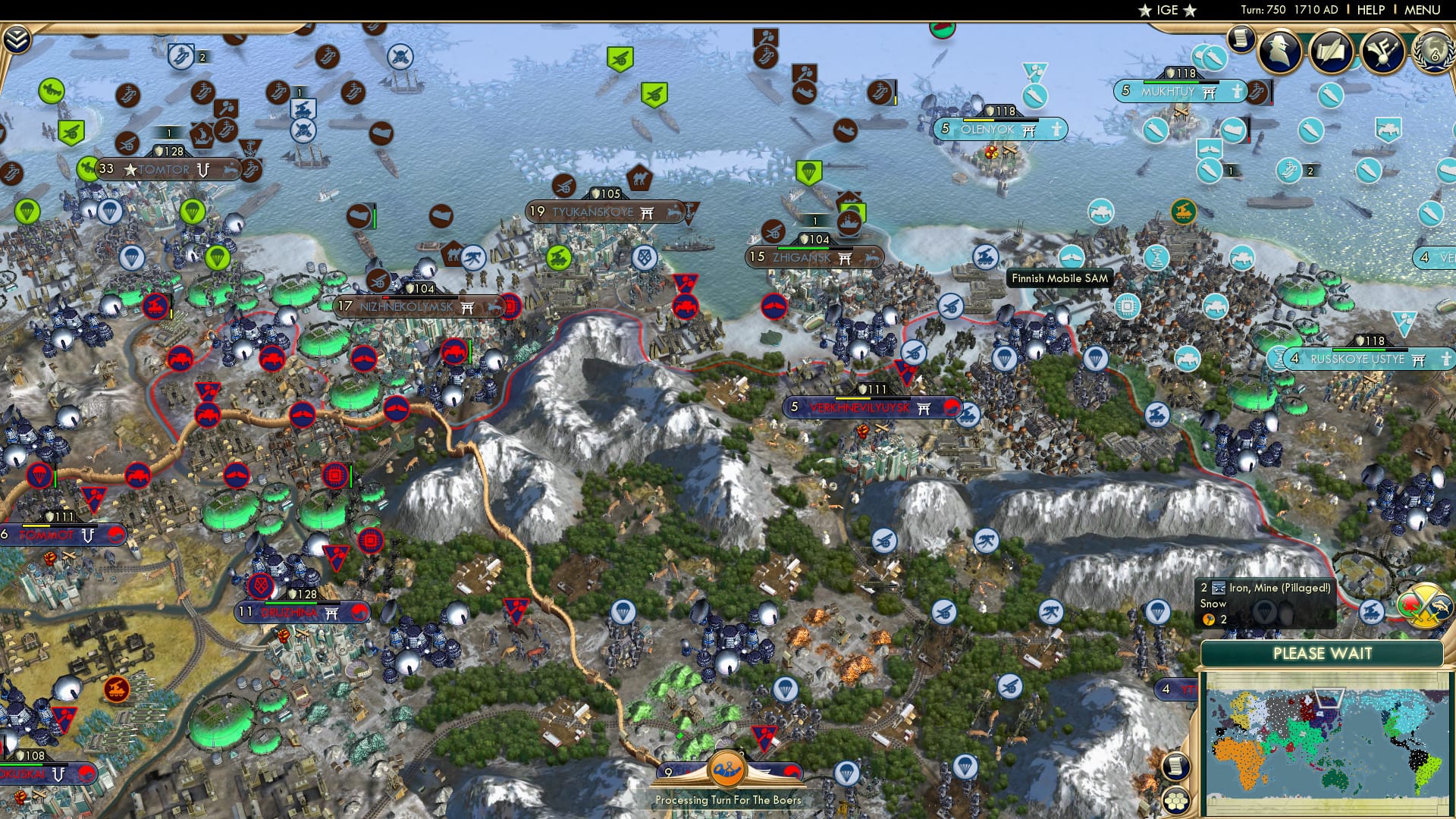Click the religion torii icon on Tyukanskoye's banner
Viewport: 1456px width, 819px height.
click(x=648, y=213)
